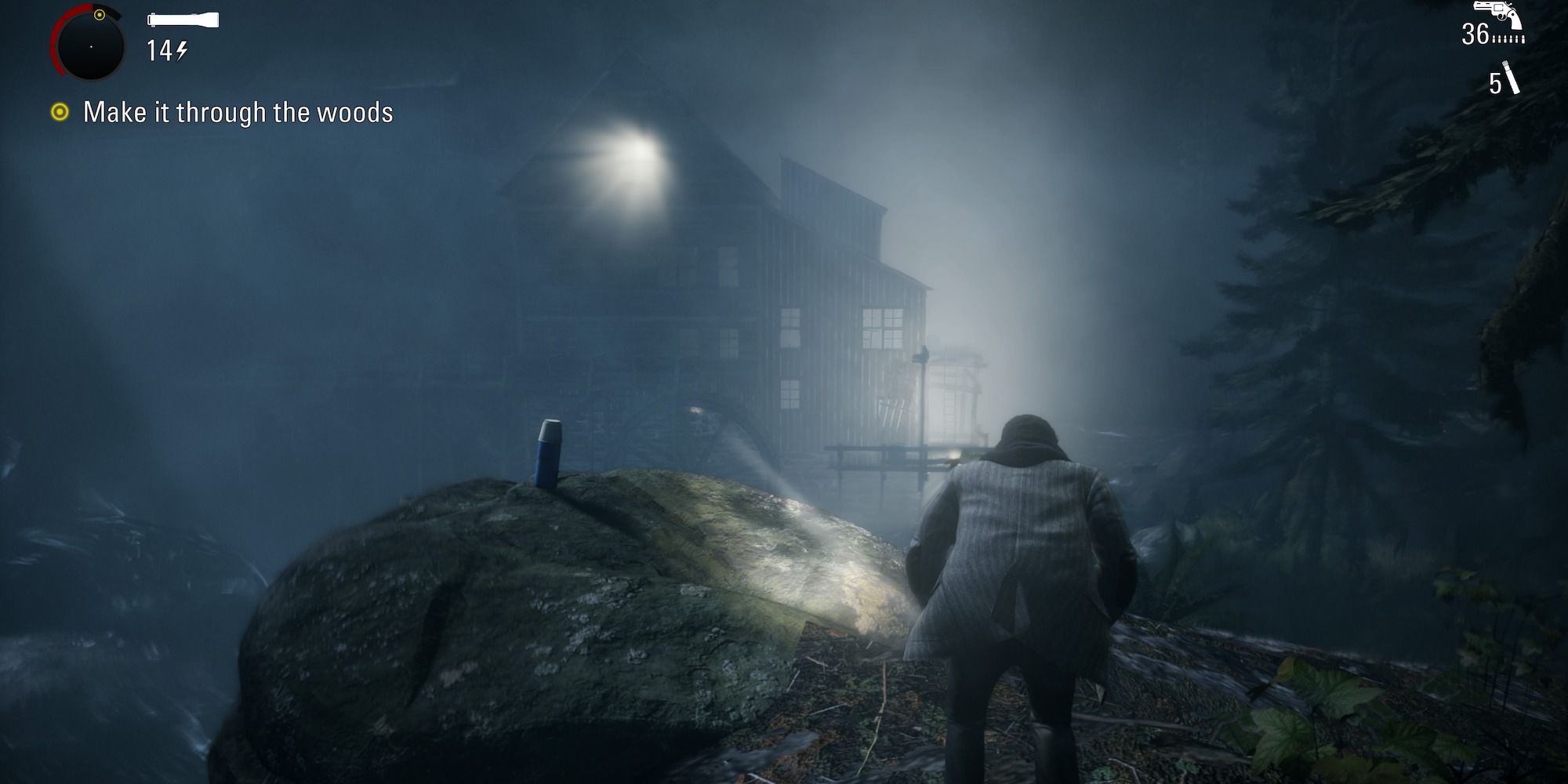Click the yellow objective marker dot
Image resolution: width=1568 pixels, height=784 pixels.
pos(61,112)
